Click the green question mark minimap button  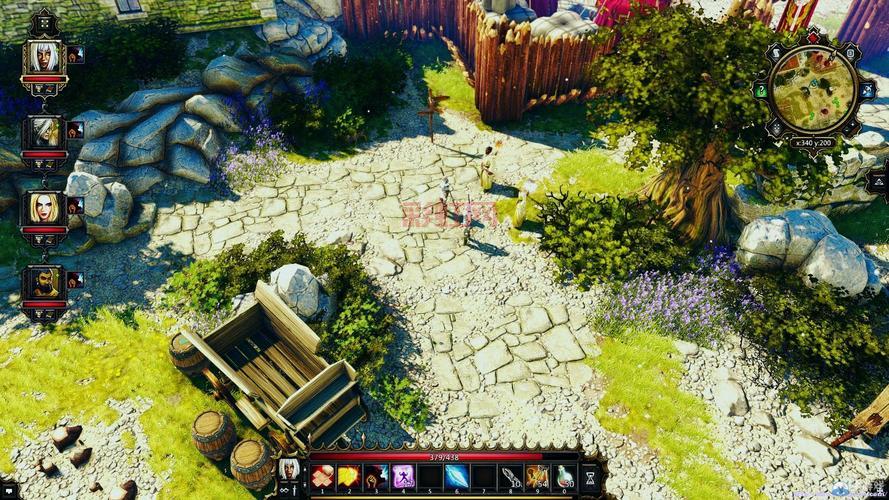point(761,92)
